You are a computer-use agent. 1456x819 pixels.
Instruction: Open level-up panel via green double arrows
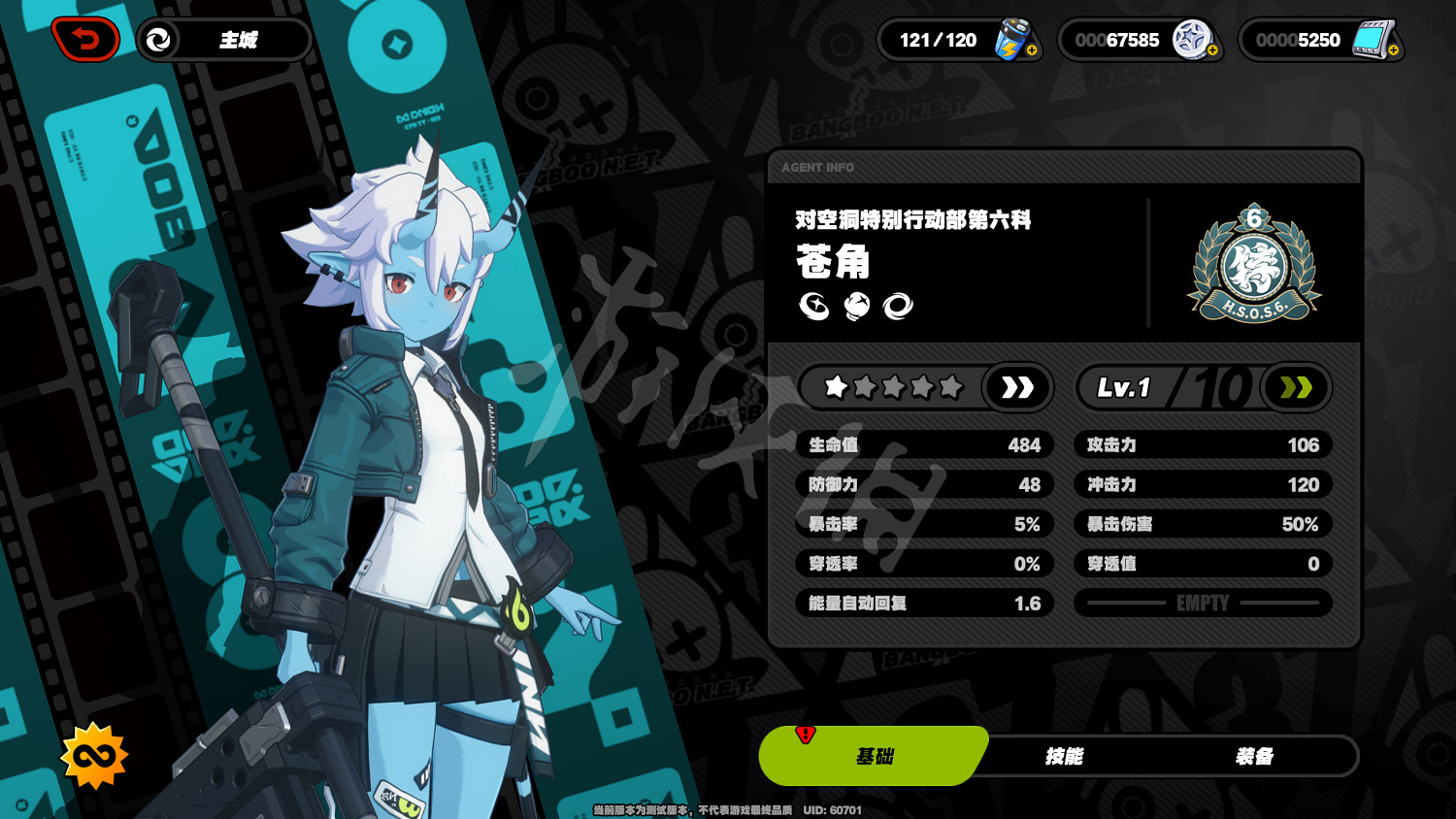click(1295, 387)
